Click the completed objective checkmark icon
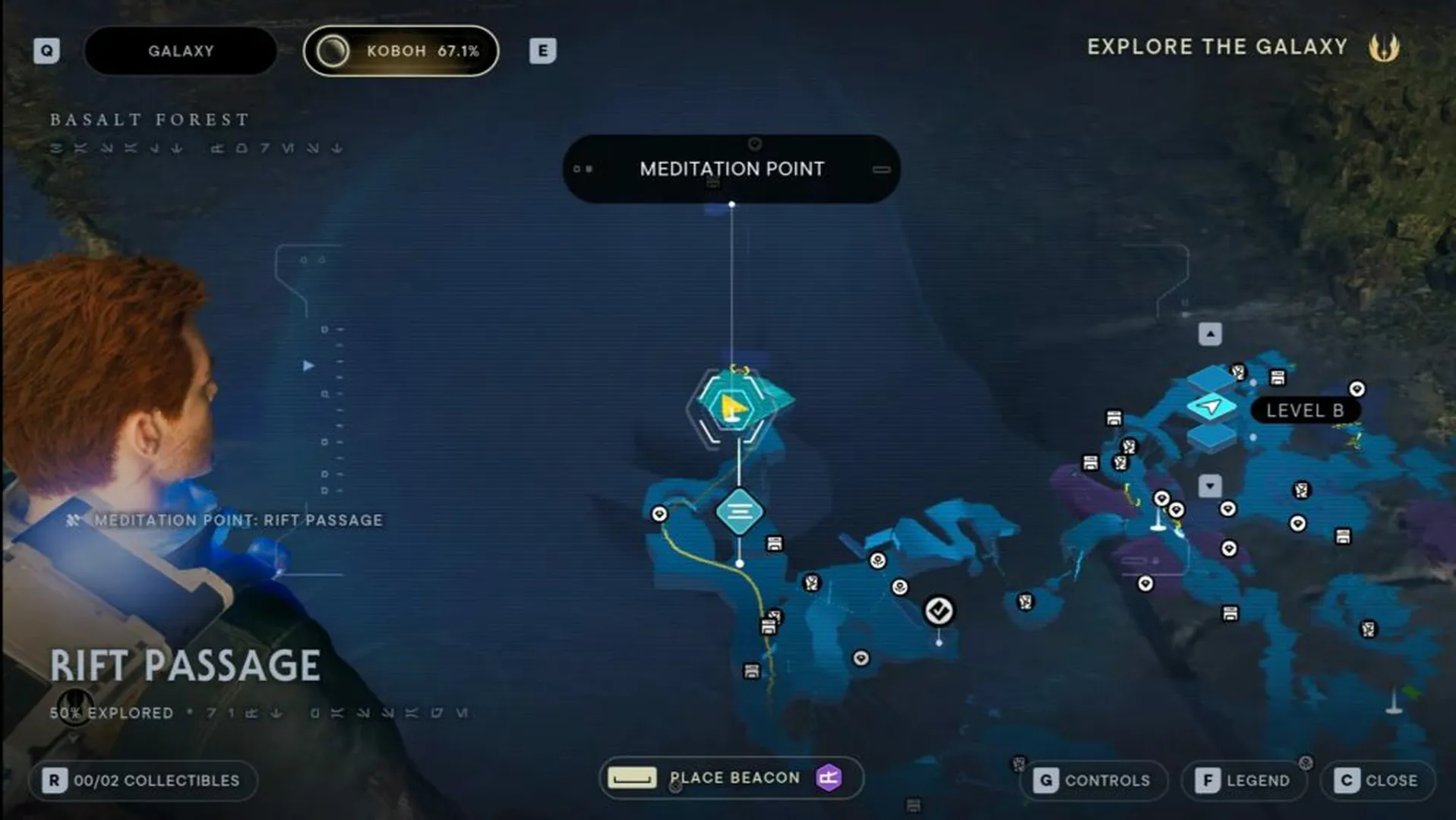The height and width of the screenshot is (820, 1456). tap(940, 610)
